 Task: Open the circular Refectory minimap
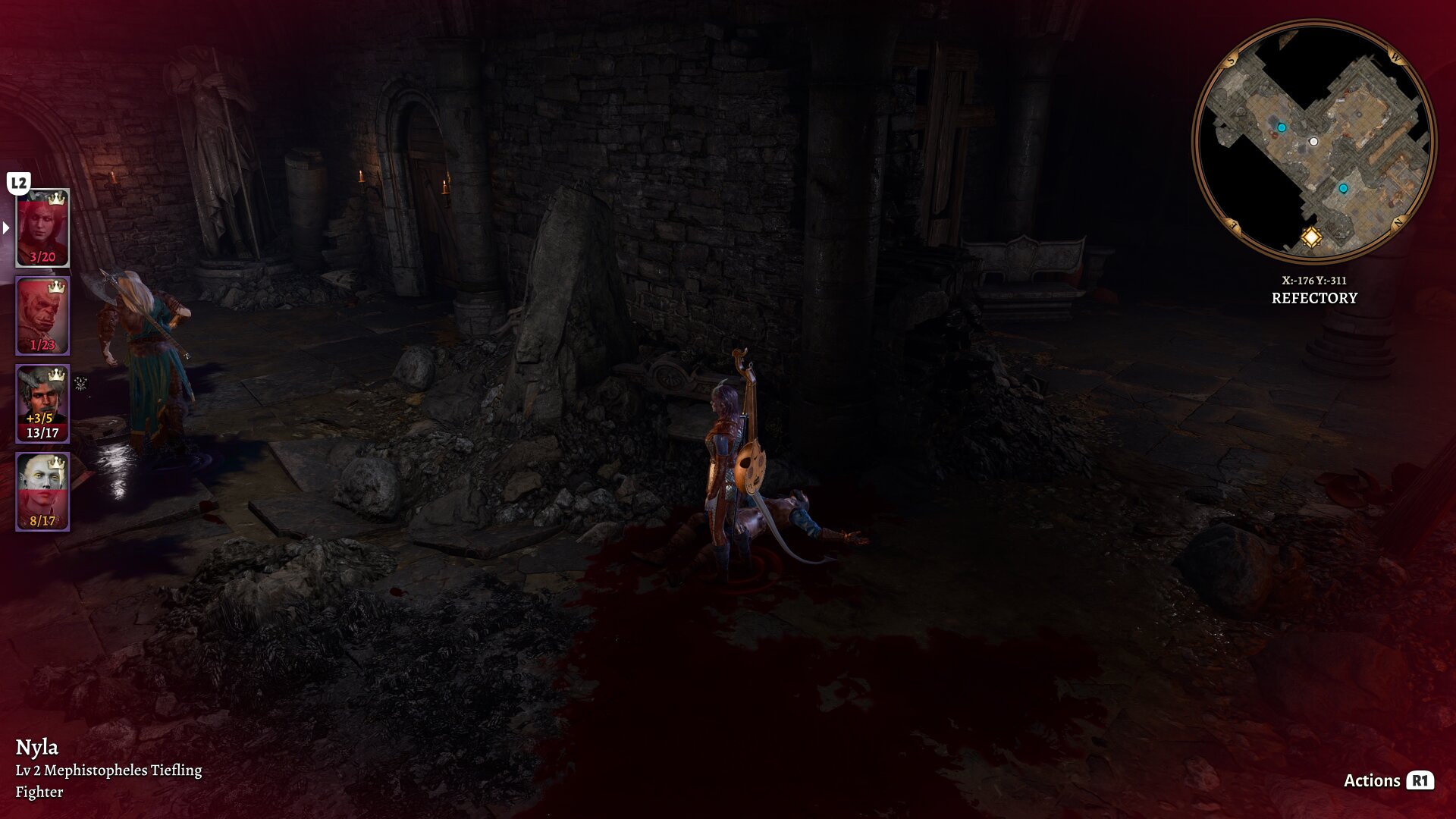pos(1313,141)
